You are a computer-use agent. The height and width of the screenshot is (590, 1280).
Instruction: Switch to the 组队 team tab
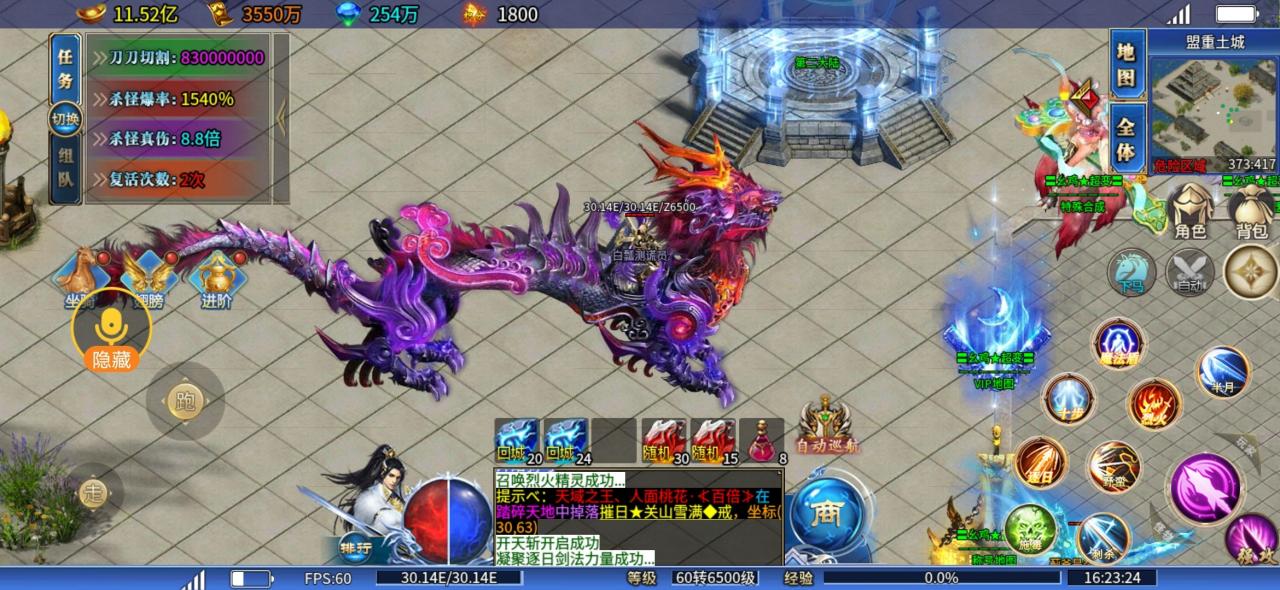65,168
